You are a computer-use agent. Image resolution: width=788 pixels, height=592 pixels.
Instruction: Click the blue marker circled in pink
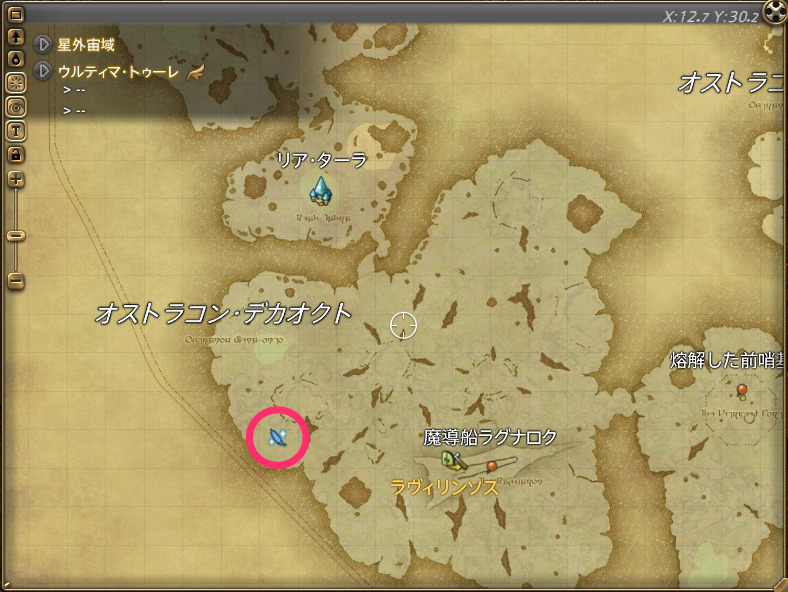tap(279, 437)
